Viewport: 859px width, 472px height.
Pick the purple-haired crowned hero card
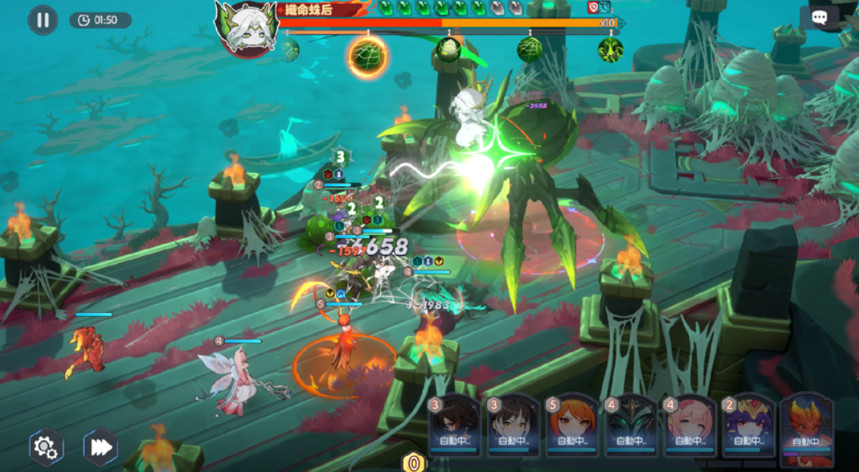[749, 426]
